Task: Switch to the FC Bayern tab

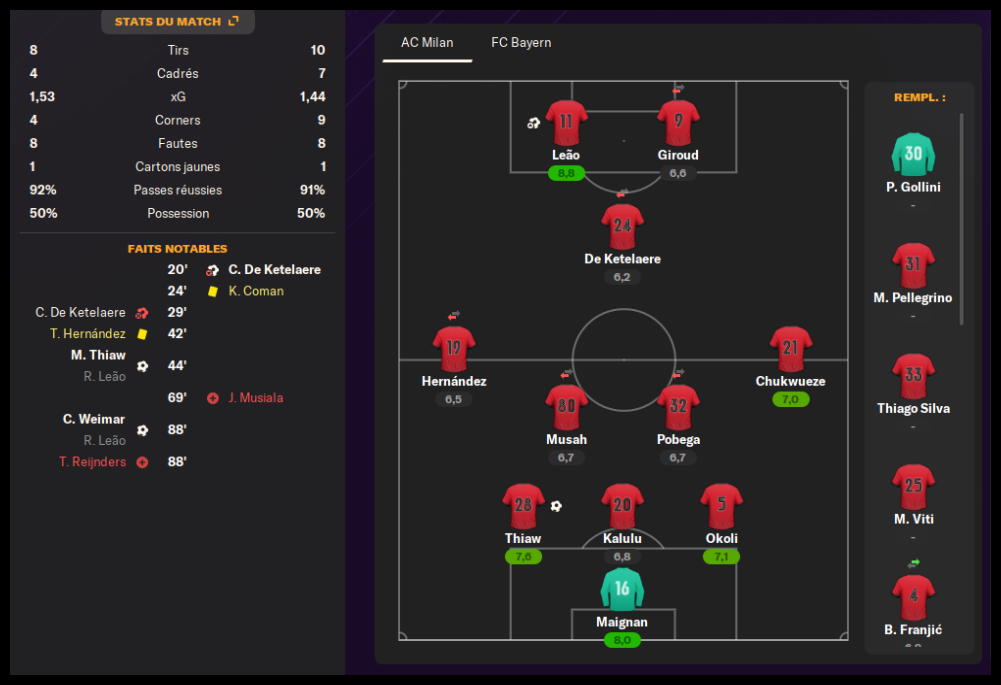Action: click(521, 43)
